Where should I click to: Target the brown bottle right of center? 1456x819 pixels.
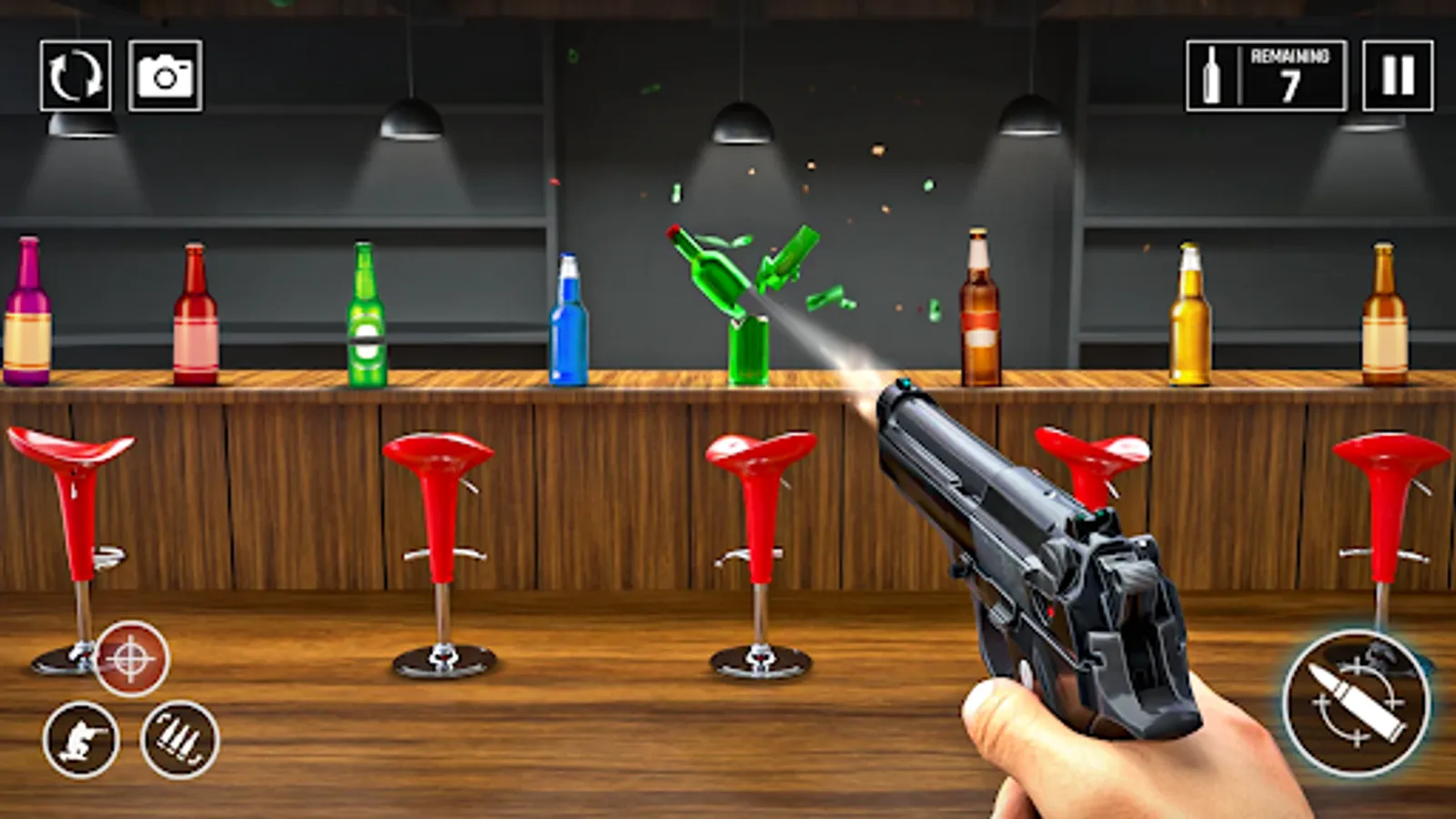[980, 309]
